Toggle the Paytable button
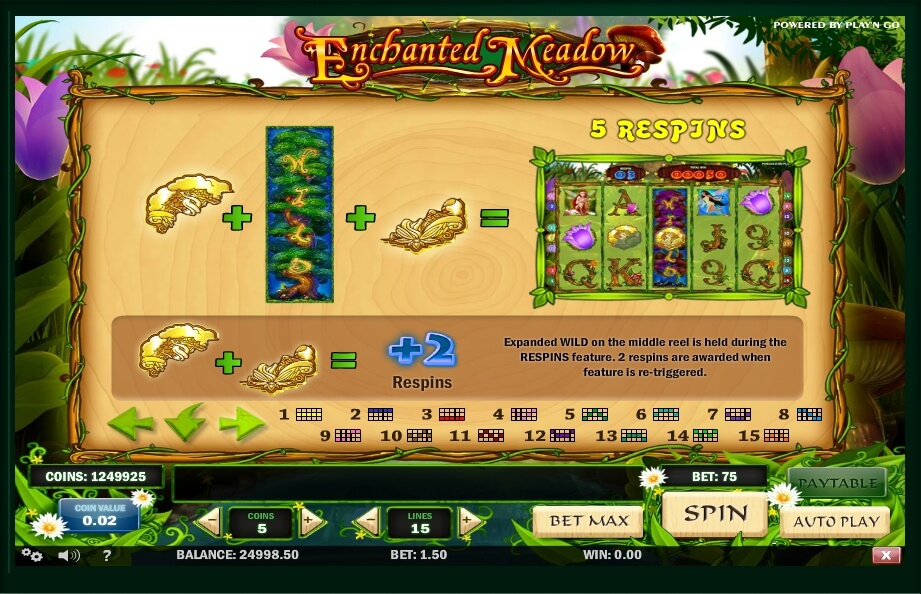Screen dimensions: 921x594 [x=836, y=483]
